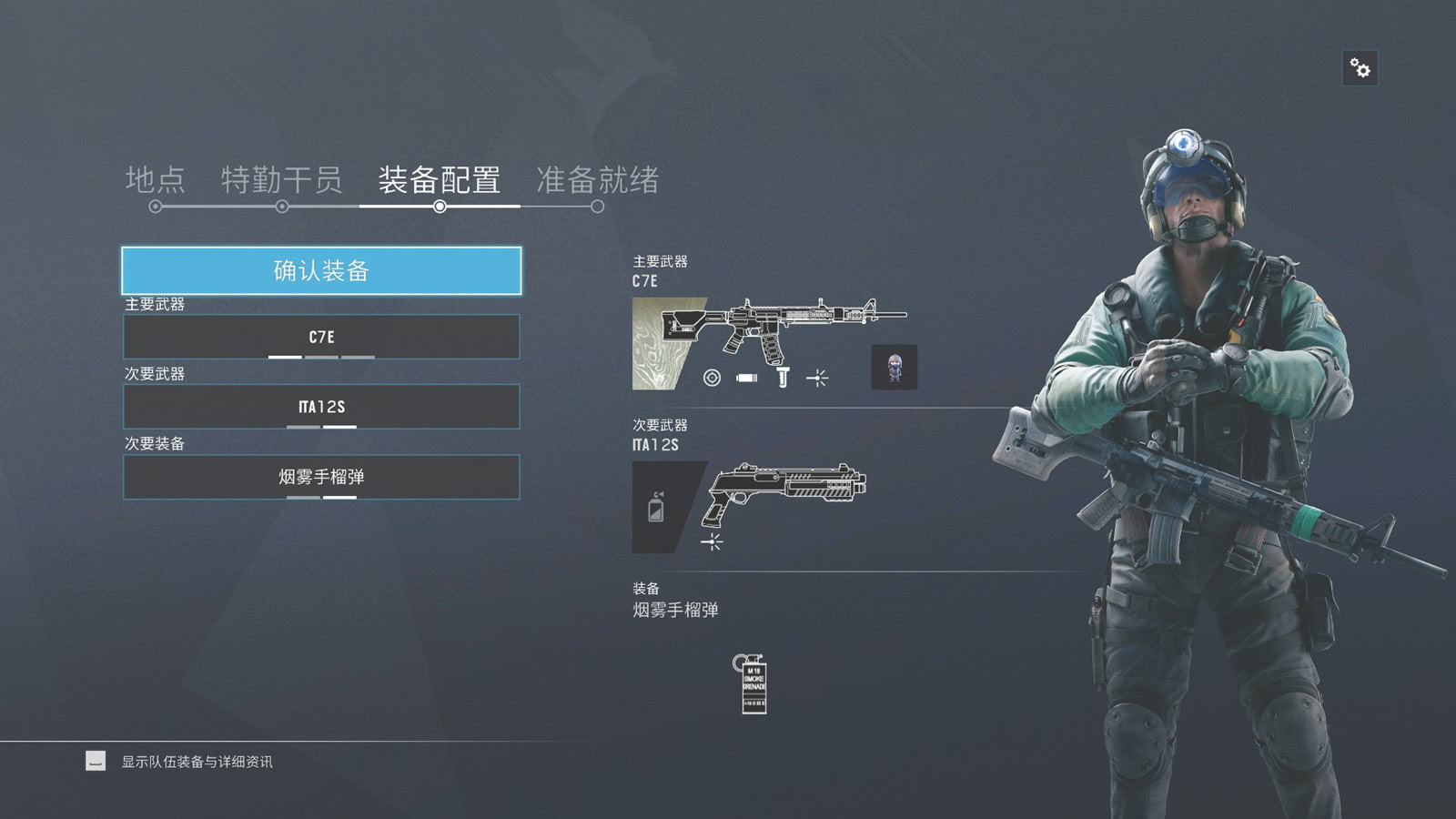
Task: Confirm the loadout with 确认装备
Action: point(321,270)
